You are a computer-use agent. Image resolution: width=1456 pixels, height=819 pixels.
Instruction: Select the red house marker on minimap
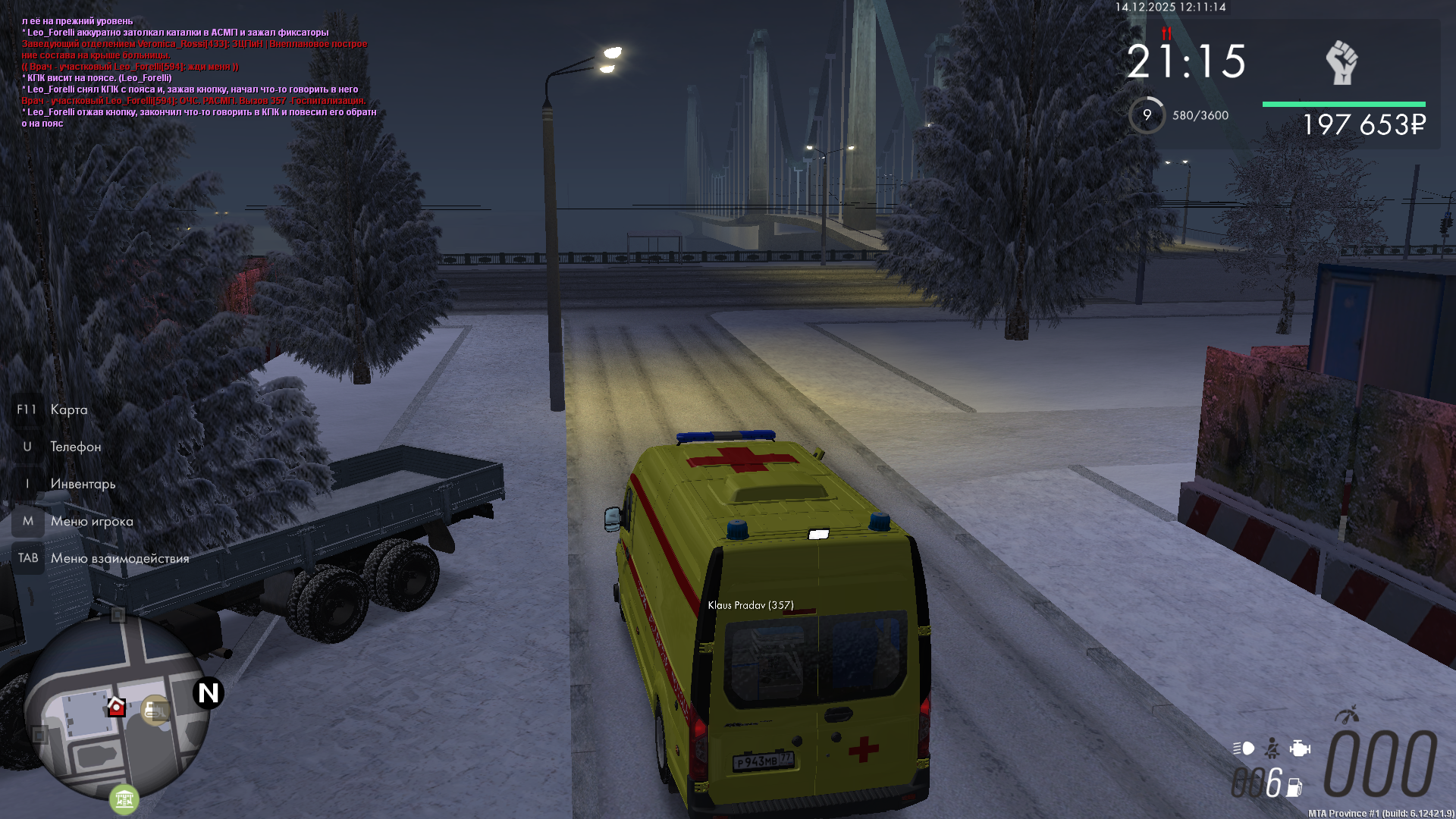[116, 707]
